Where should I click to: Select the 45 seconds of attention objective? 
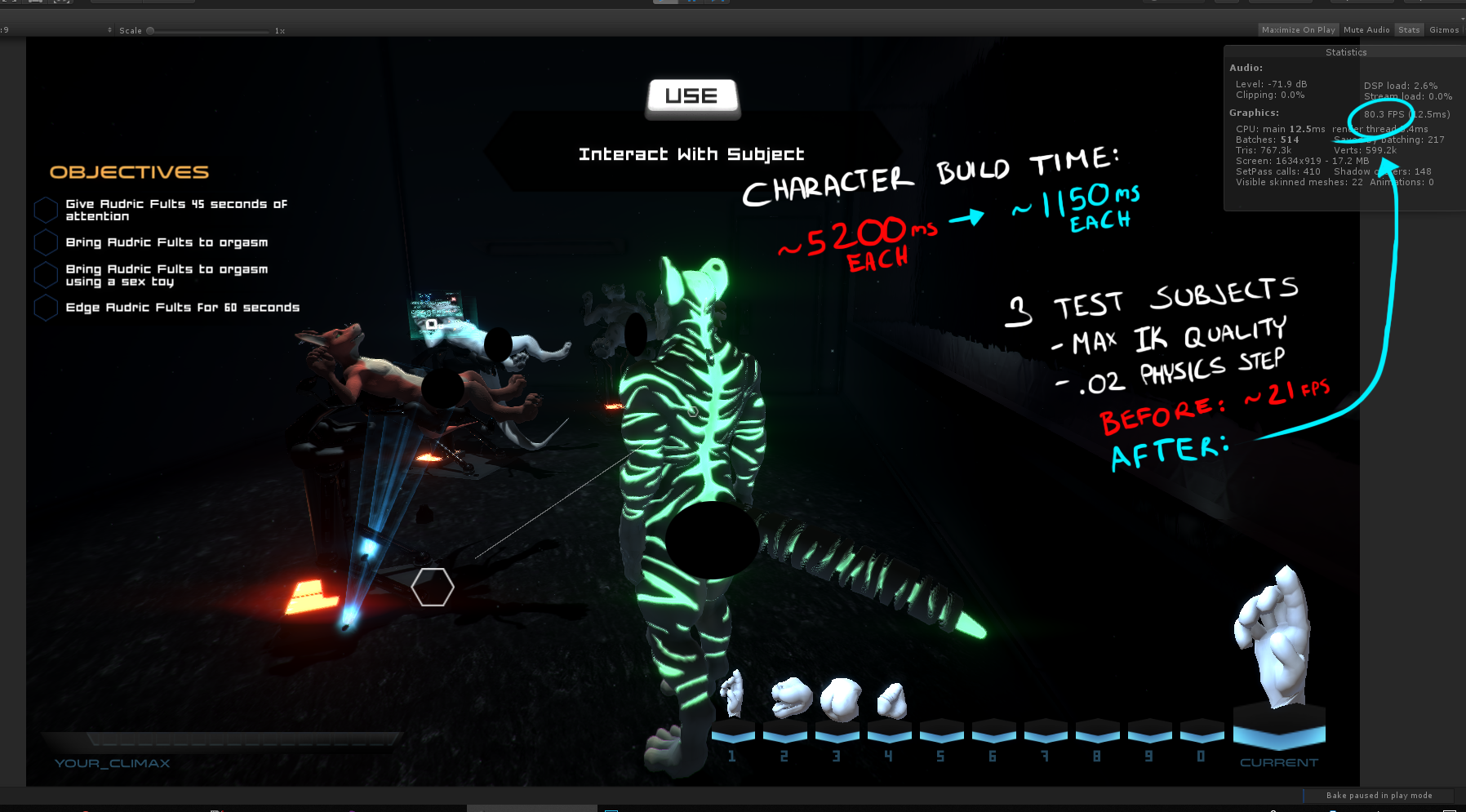tap(175, 210)
